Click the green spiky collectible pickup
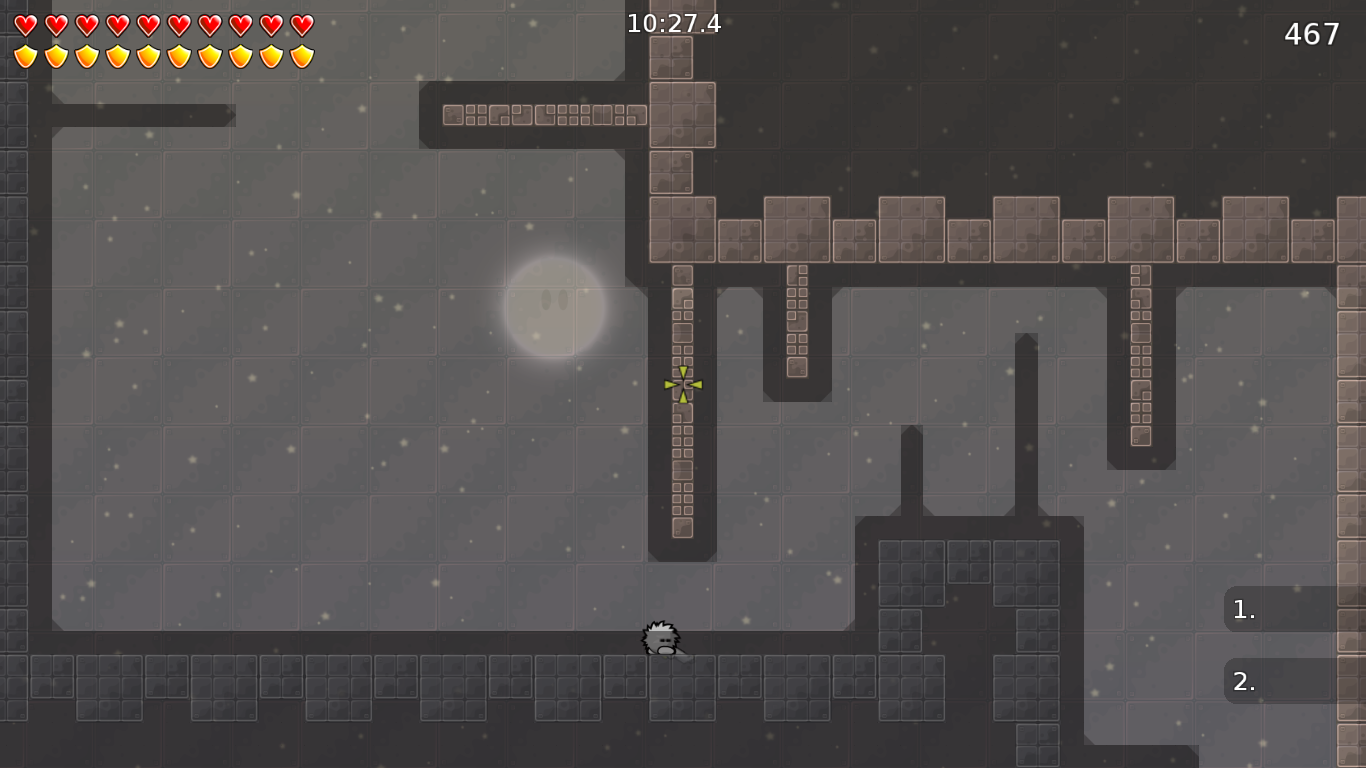This screenshot has width=1366, height=768. click(x=682, y=386)
